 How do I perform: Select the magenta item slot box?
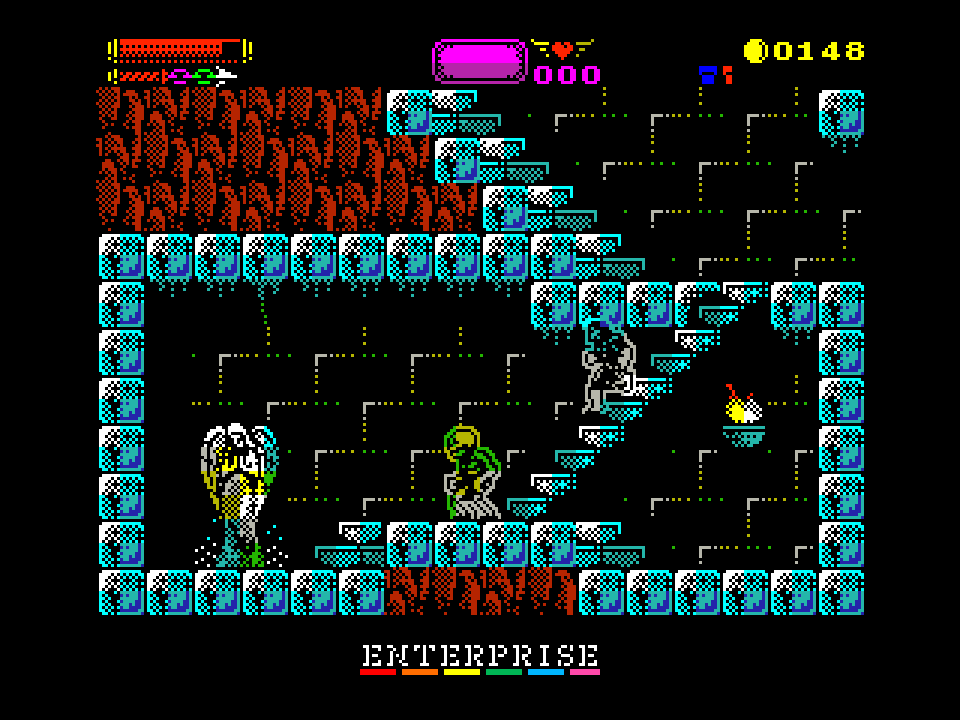[479, 61]
